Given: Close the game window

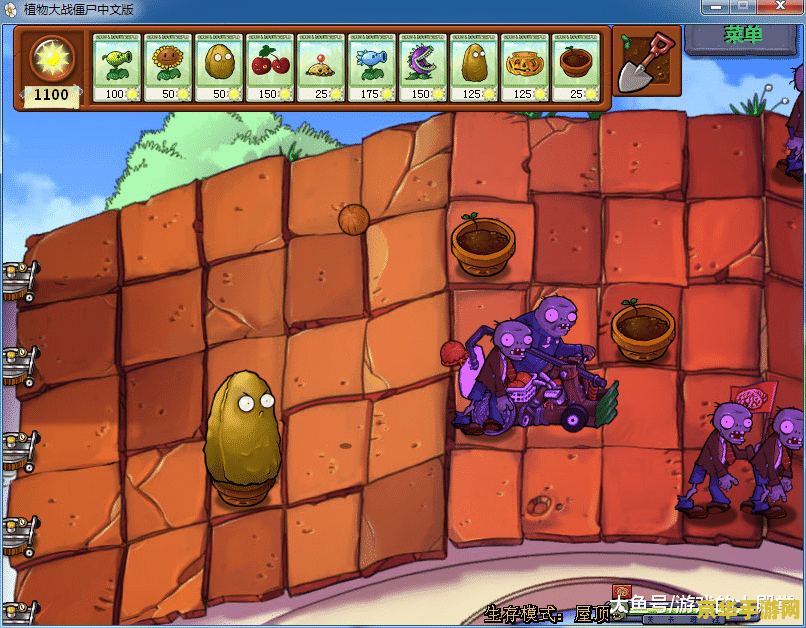Looking at the screenshot, I should 779,9.
